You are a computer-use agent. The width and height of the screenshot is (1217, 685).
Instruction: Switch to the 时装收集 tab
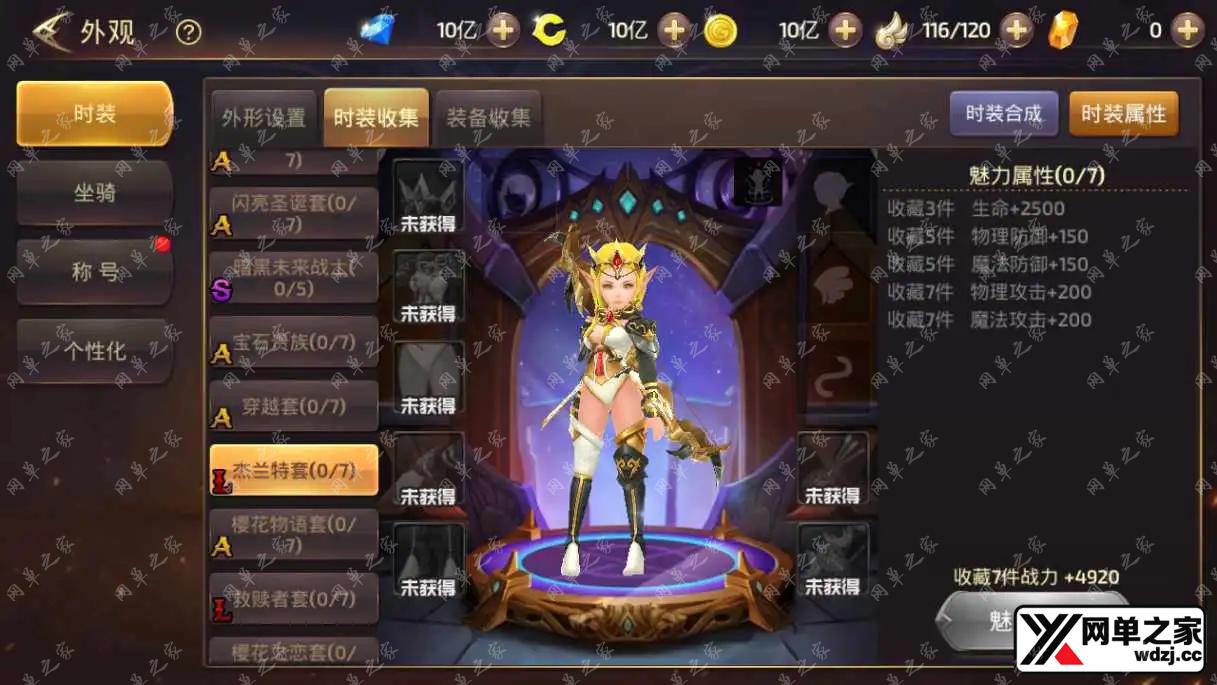tap(376, 117)
